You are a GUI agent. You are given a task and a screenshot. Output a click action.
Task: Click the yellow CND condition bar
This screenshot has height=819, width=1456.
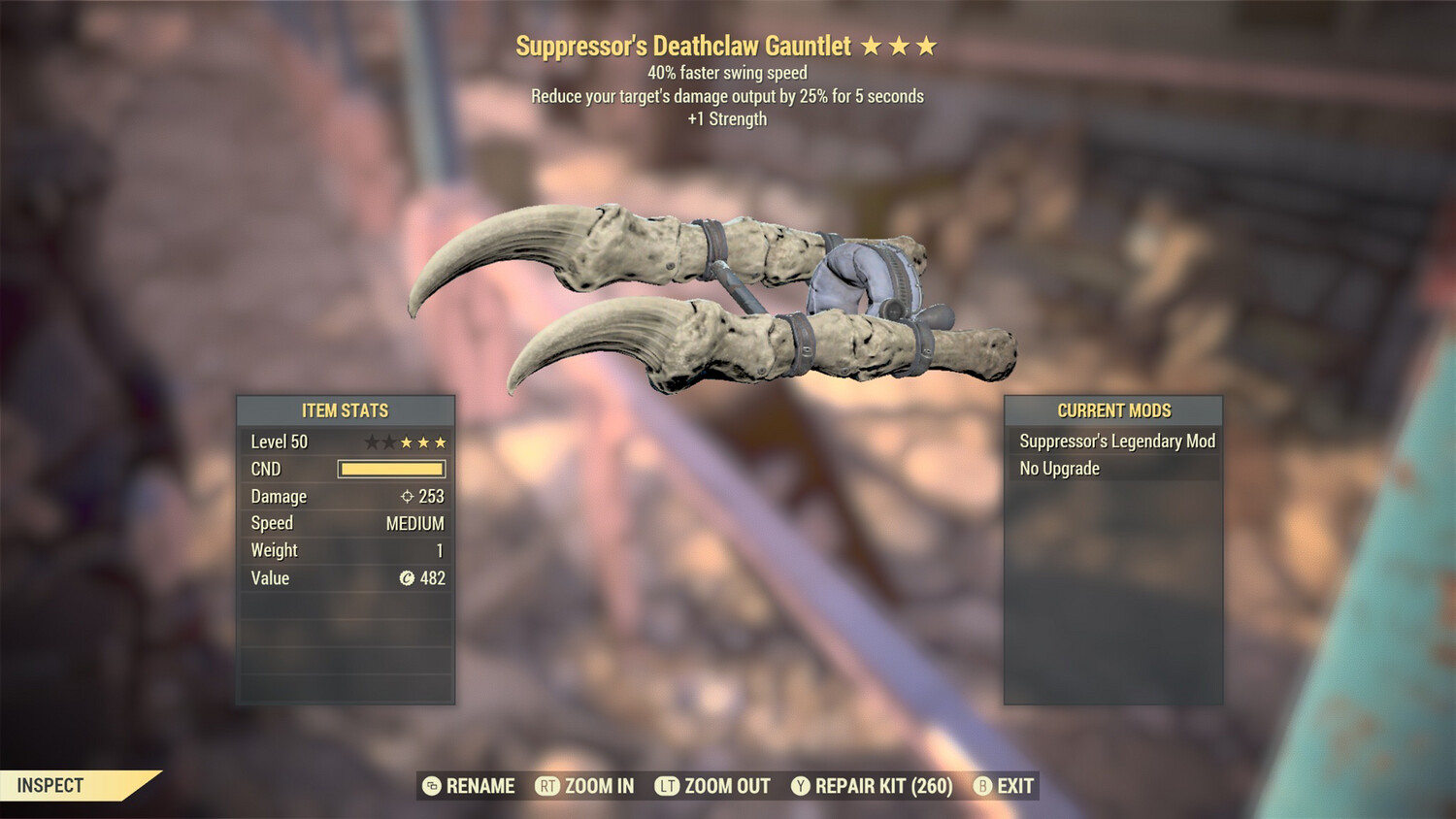(391, 469)
